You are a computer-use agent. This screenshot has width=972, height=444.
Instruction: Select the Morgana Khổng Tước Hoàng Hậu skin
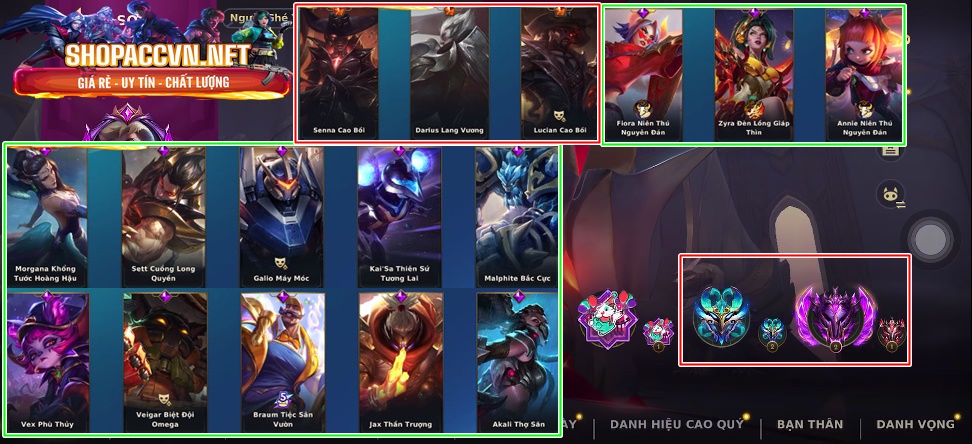47,215
